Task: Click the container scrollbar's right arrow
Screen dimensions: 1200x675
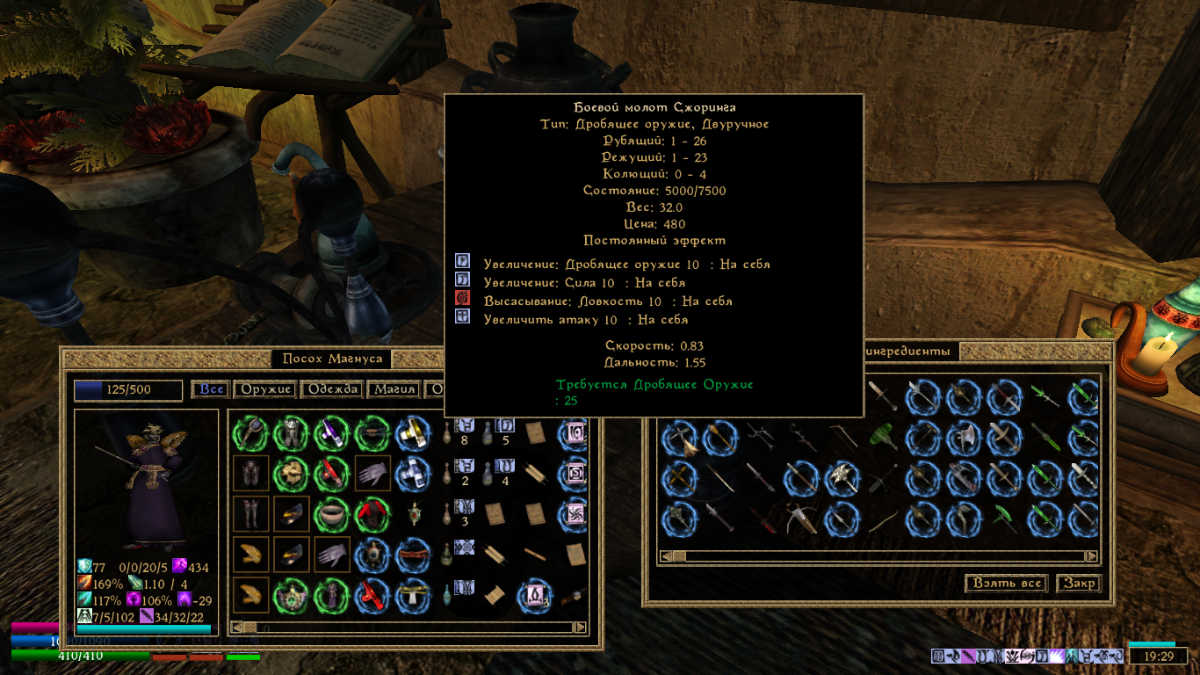Action: (x=1092, y=556)
